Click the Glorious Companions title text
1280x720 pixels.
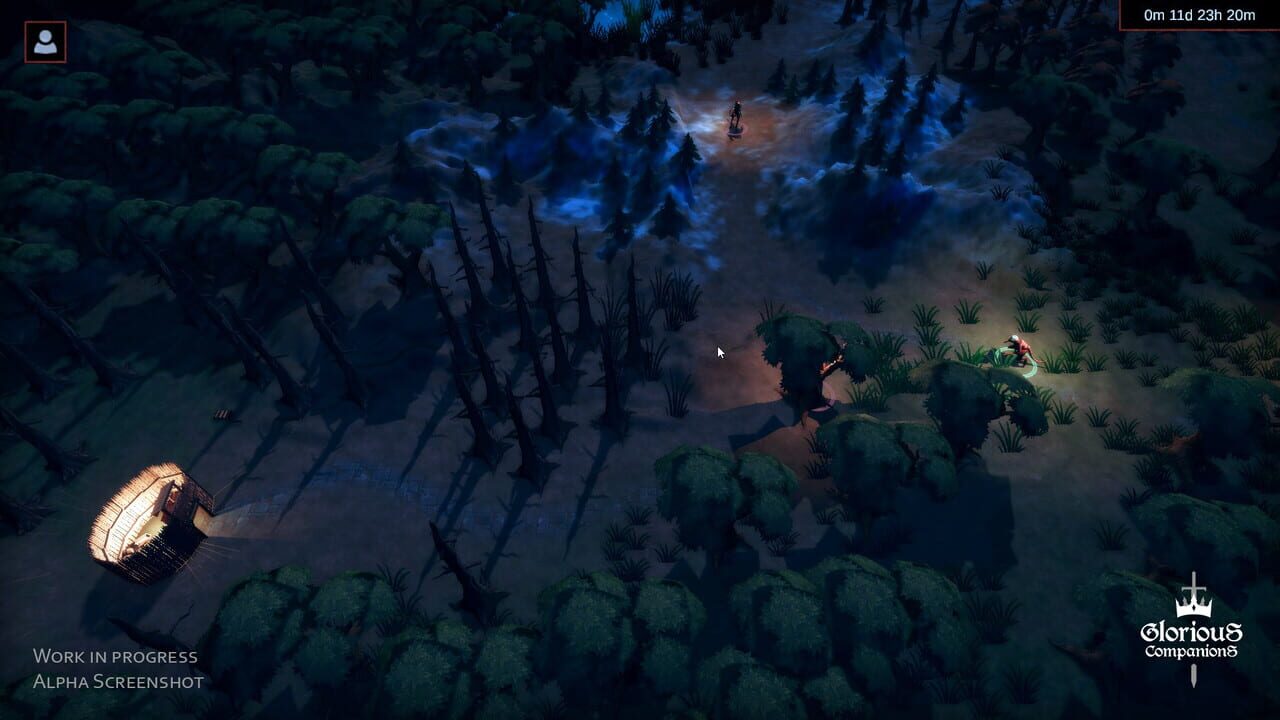(x=1192, y=640)
